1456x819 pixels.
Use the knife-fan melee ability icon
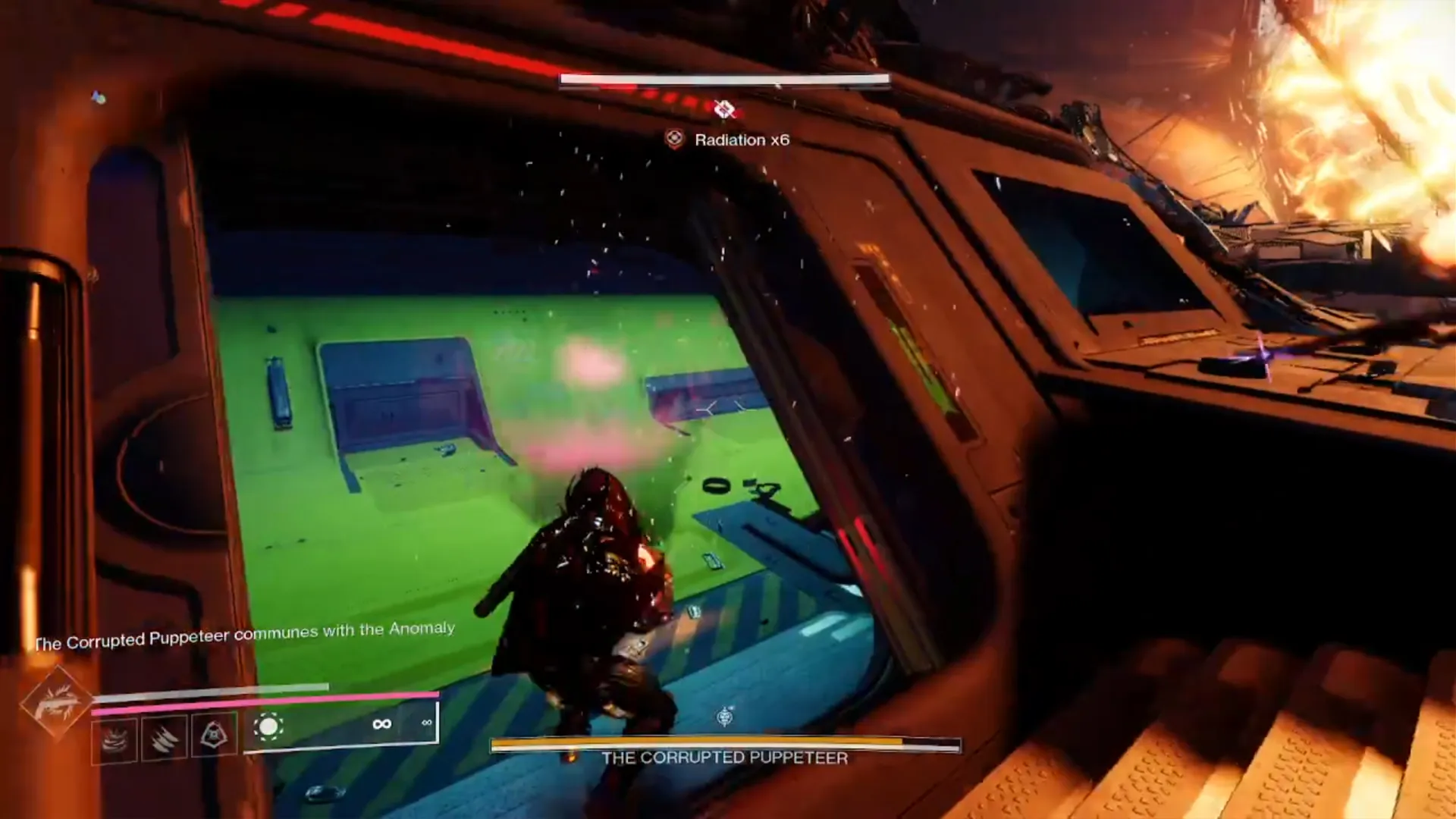164,737
